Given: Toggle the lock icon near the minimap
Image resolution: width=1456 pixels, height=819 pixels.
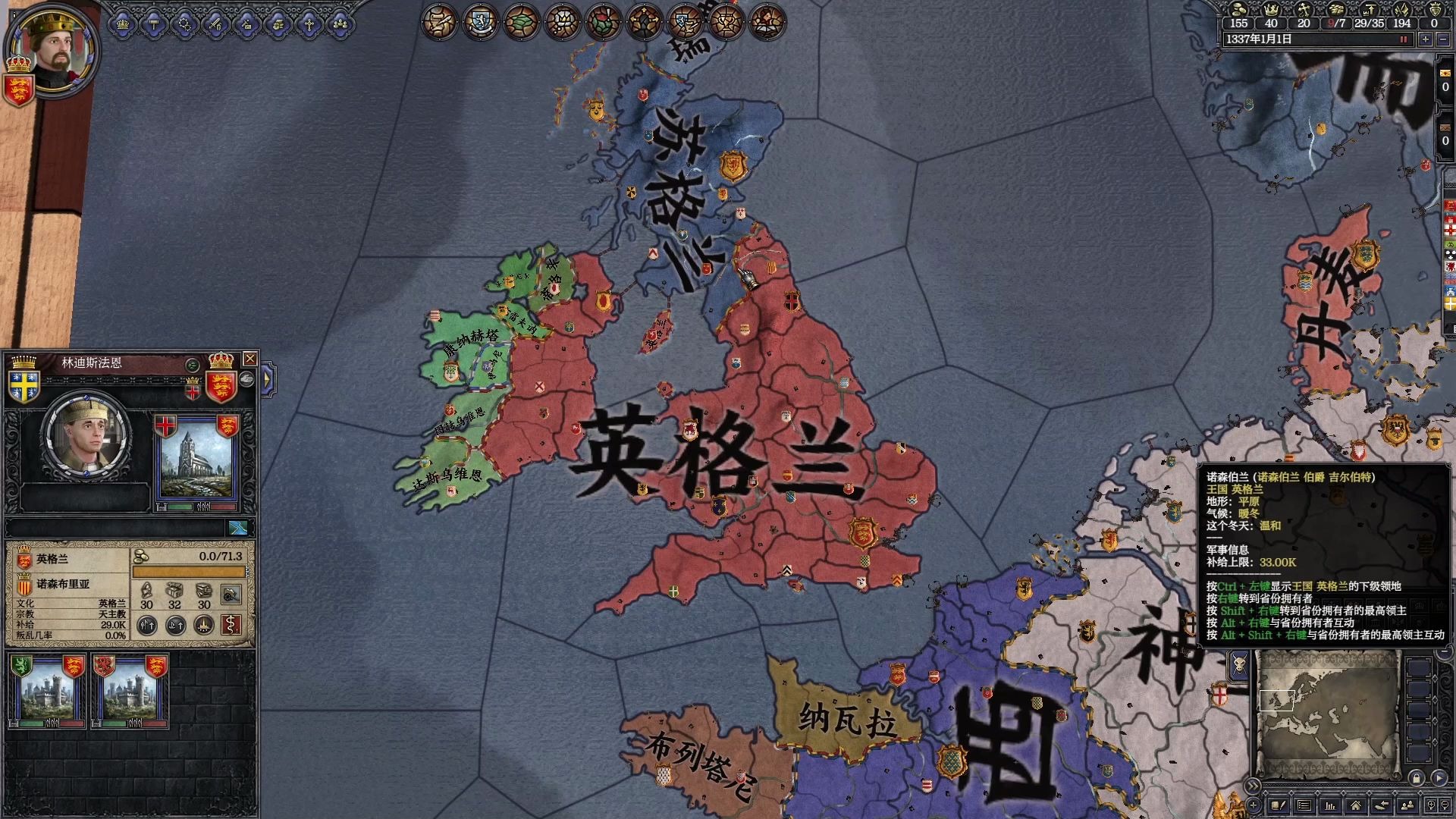Looking at the screenshot, I should point(1417,779).
